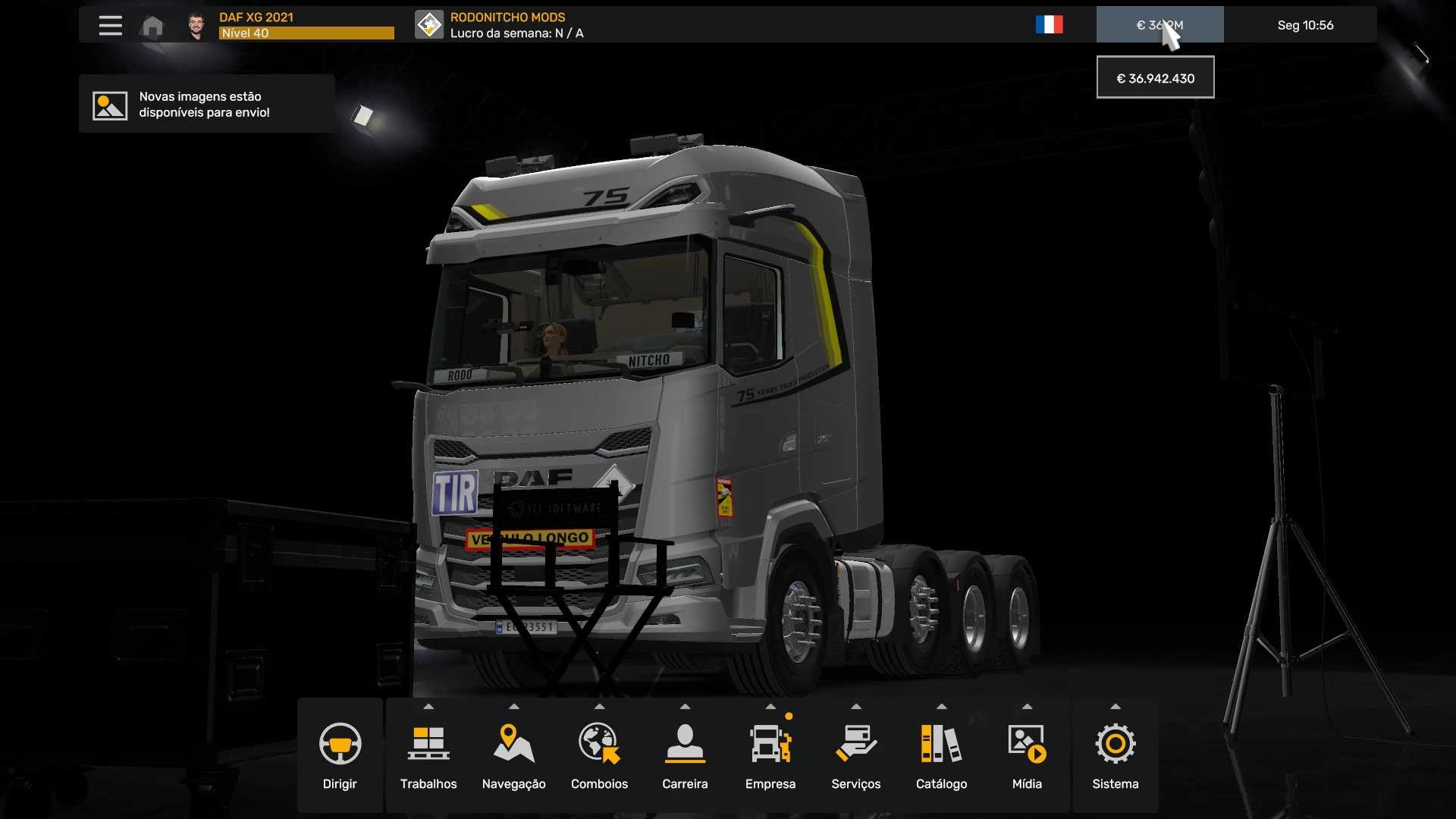Image resolution: width=1456 pixels, height=819 pixels.
Task: Select the French flag icon
Action: pos(1049,25)
